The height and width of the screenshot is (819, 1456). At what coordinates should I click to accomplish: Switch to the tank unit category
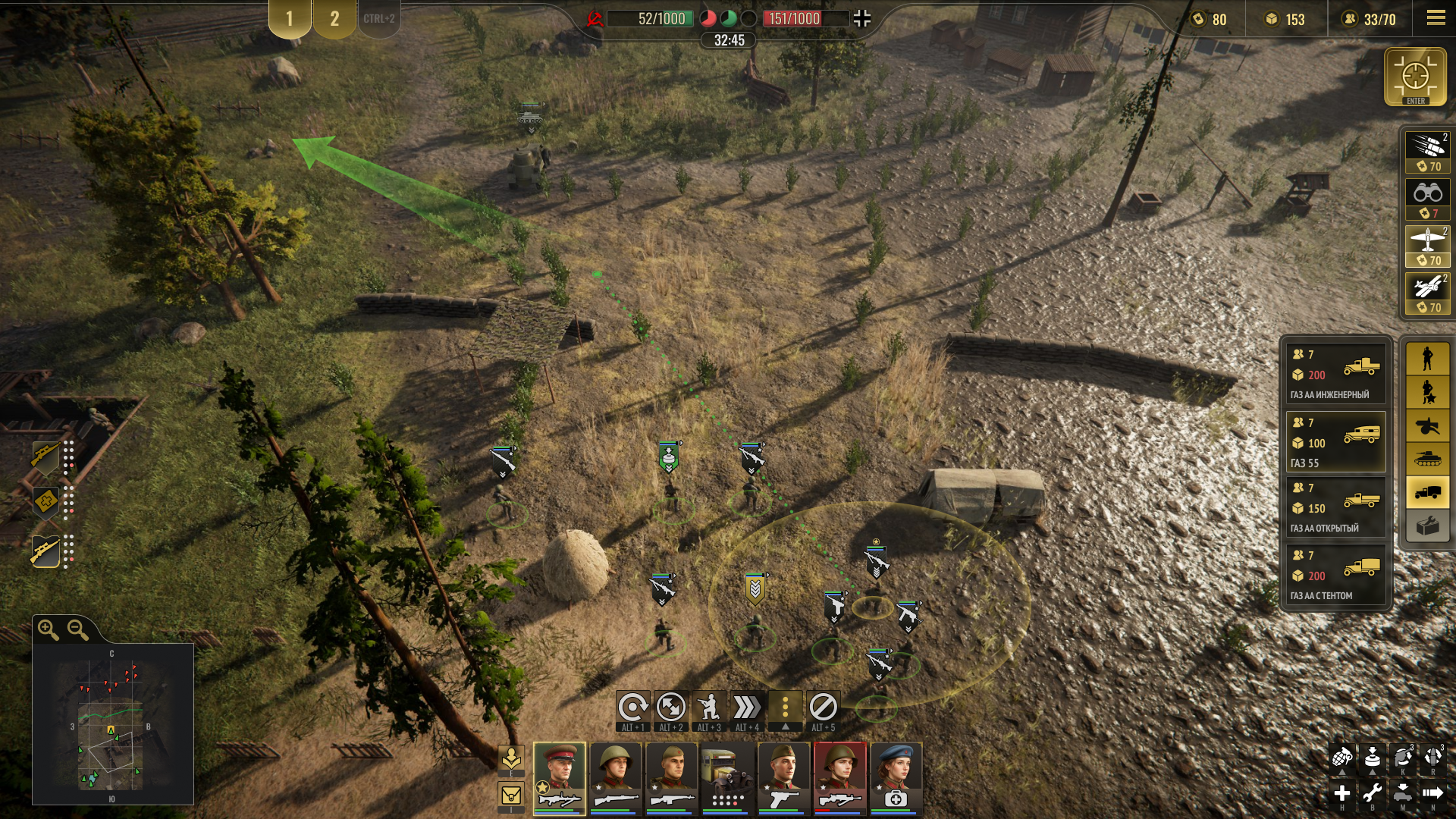pyautogui.click(x=1427, y=458)
